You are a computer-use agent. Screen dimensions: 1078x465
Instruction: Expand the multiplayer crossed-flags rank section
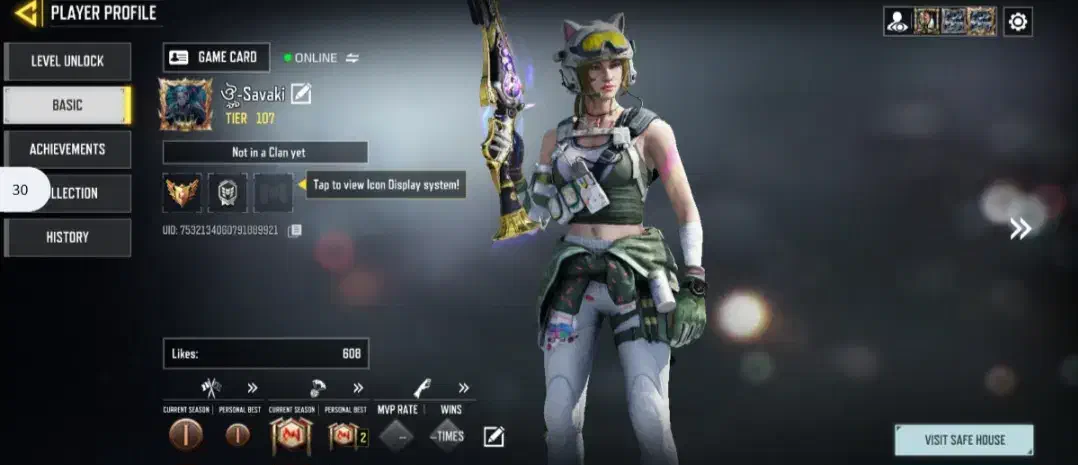[252, 388]
